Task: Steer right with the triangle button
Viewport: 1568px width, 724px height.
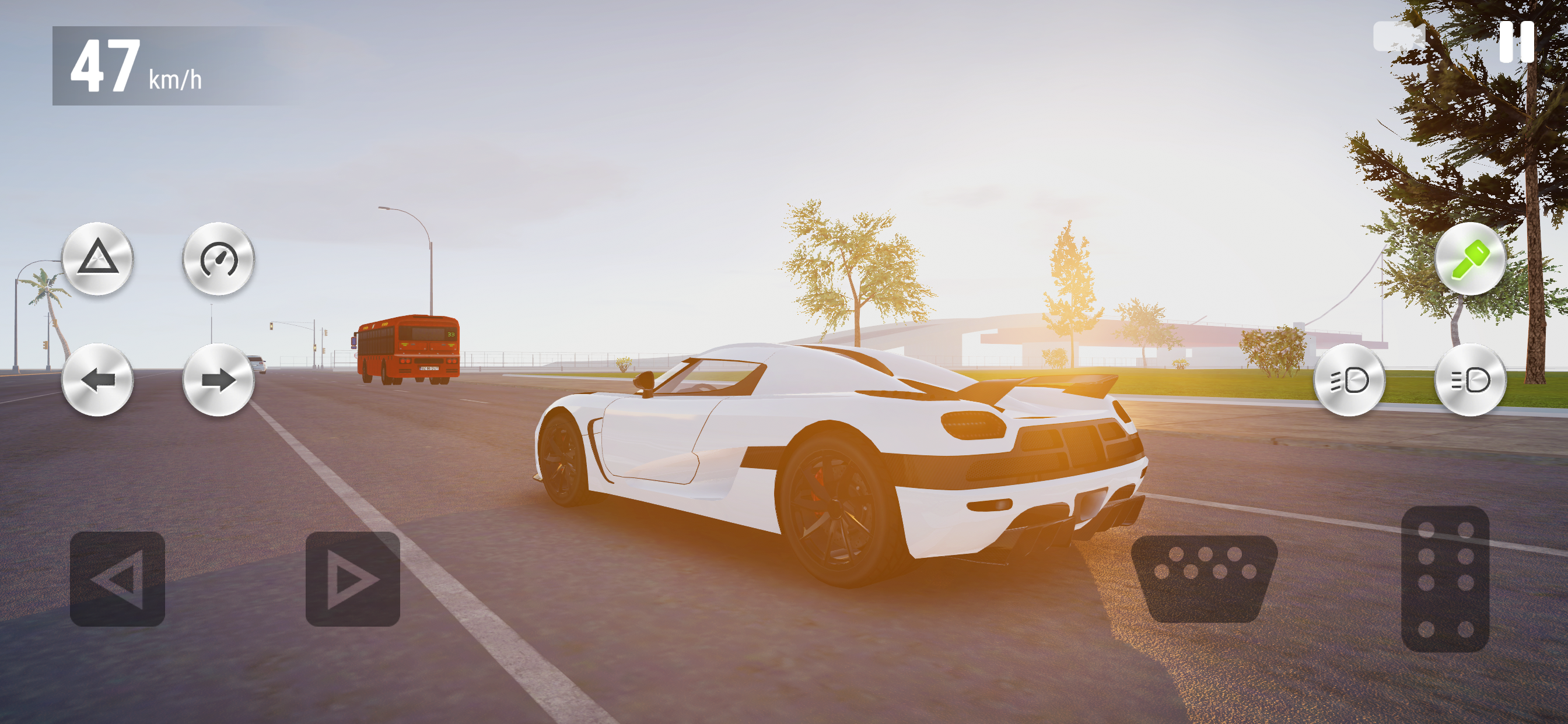Action: [x=352, y=579]
